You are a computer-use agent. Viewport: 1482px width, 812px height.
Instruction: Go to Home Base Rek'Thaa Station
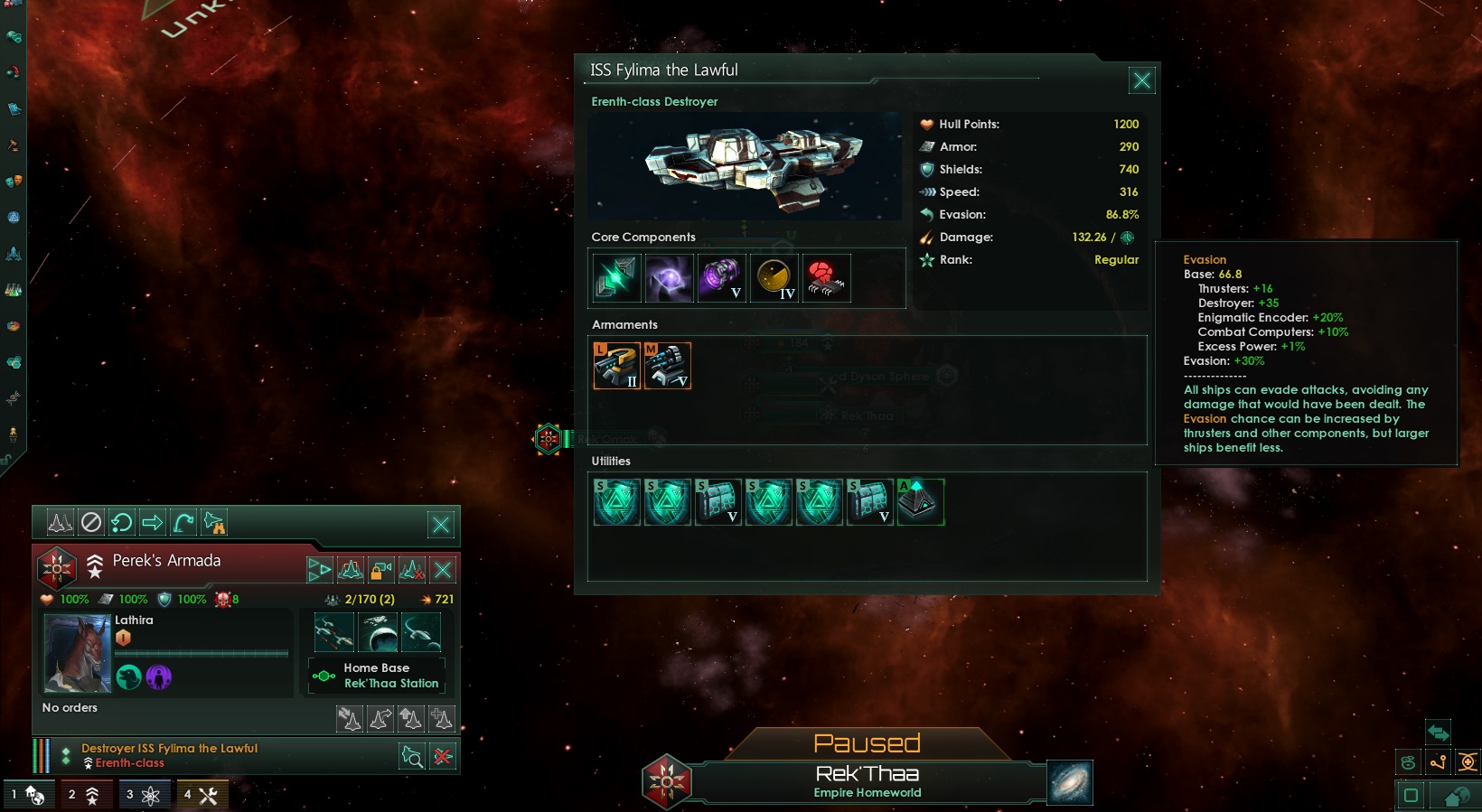[x=377, y=676]
